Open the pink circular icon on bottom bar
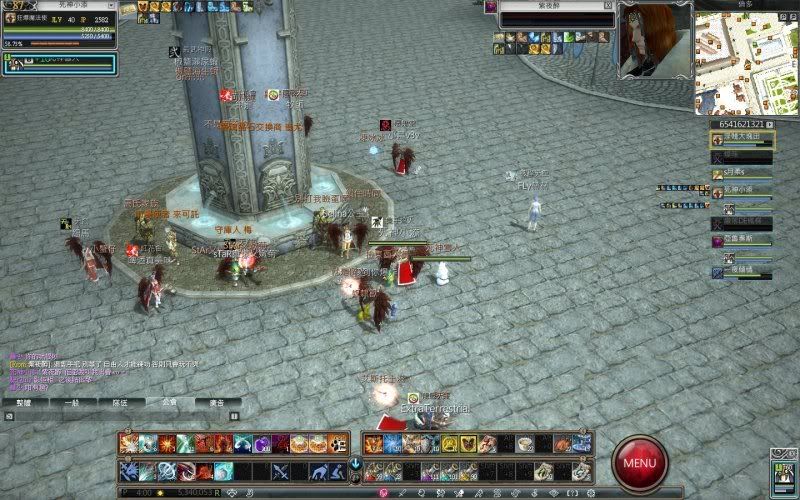Screen dimensions: 800x500 pyautogui.click(x=381, y=492)
